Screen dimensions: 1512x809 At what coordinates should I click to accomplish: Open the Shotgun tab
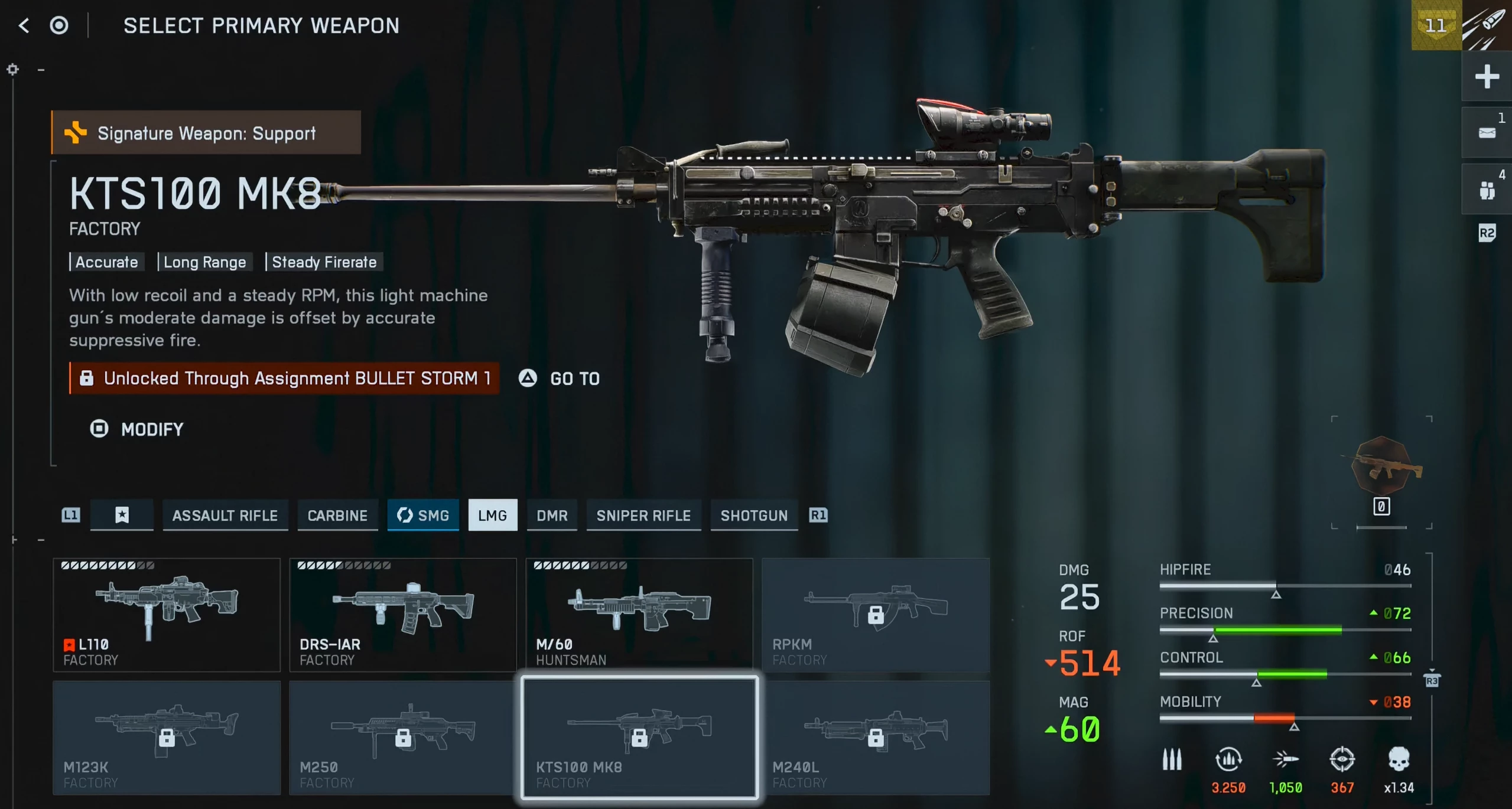pos(754,516)
